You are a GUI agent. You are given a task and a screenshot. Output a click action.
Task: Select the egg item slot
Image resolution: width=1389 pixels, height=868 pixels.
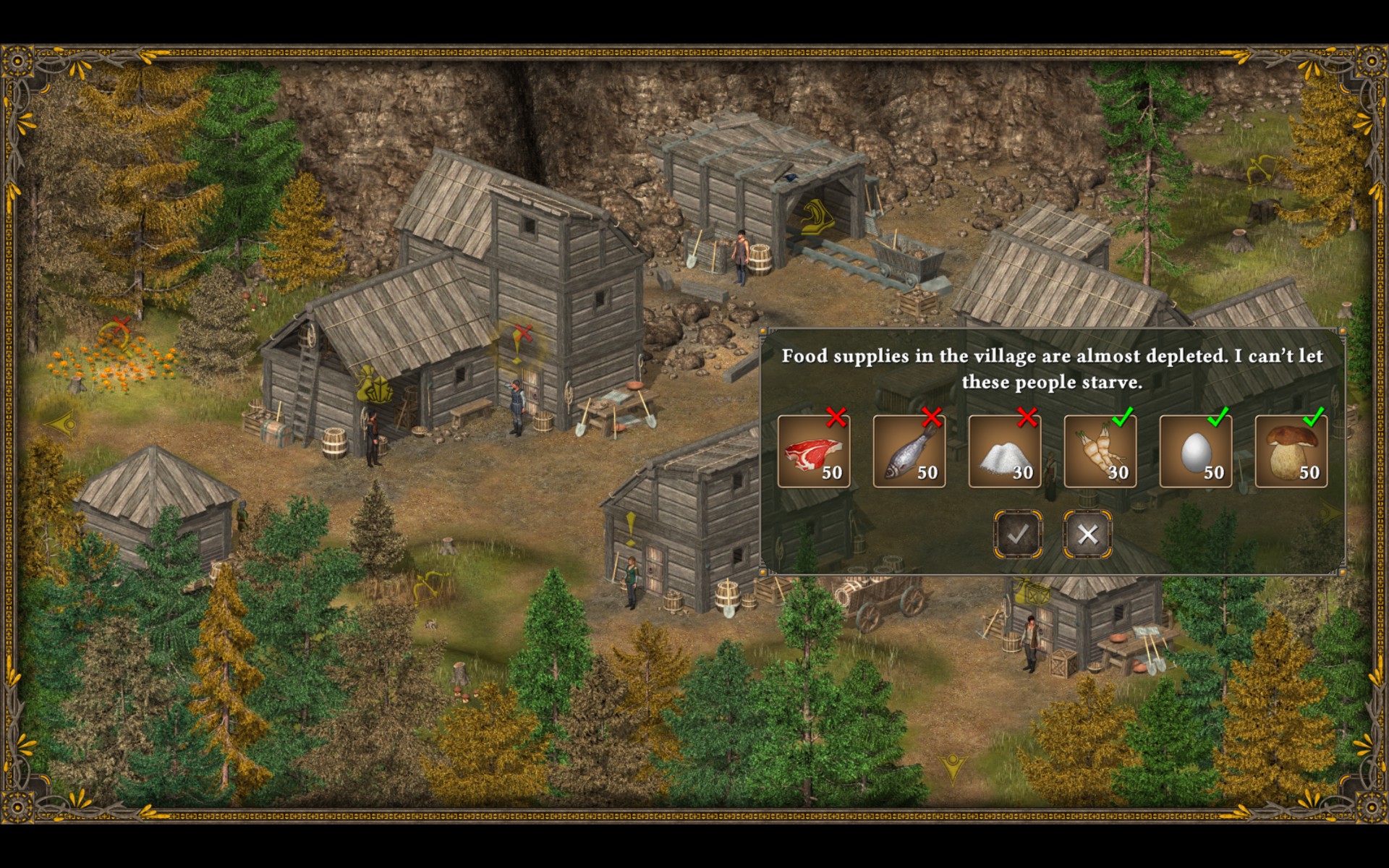[x=1196, y=451]
